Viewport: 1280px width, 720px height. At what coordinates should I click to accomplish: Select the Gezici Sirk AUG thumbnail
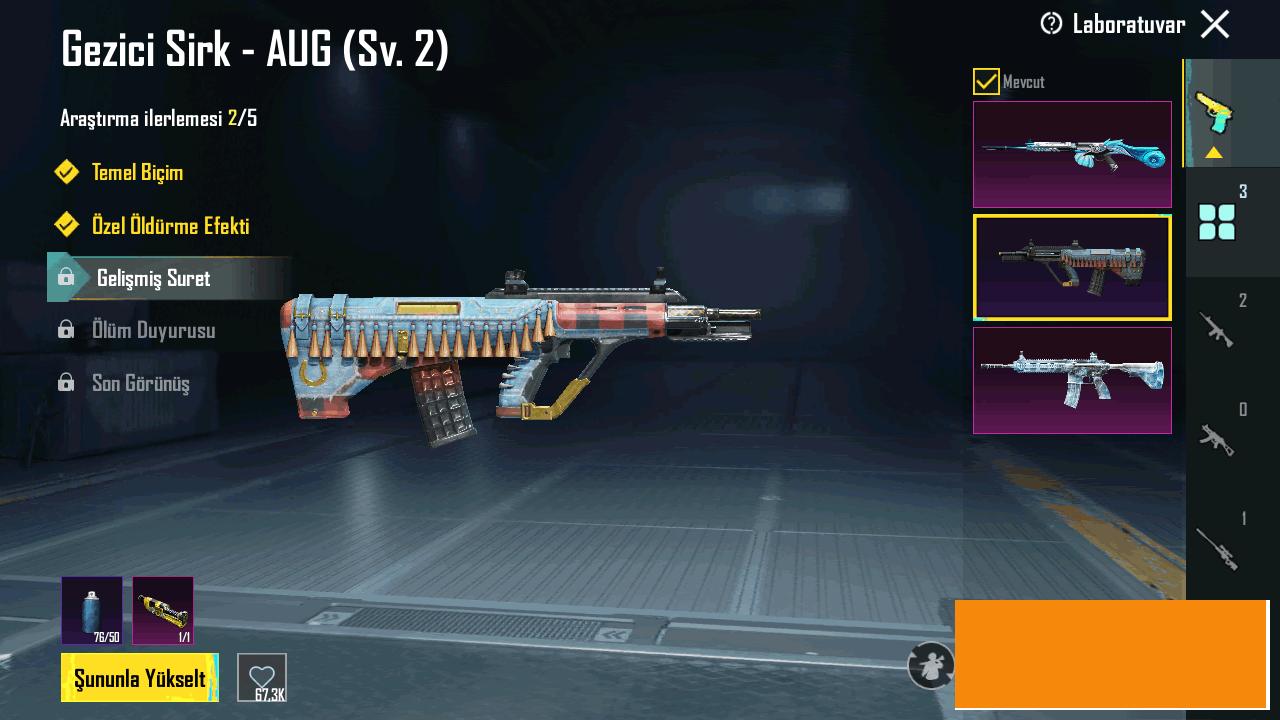[x=1072, y=268]
